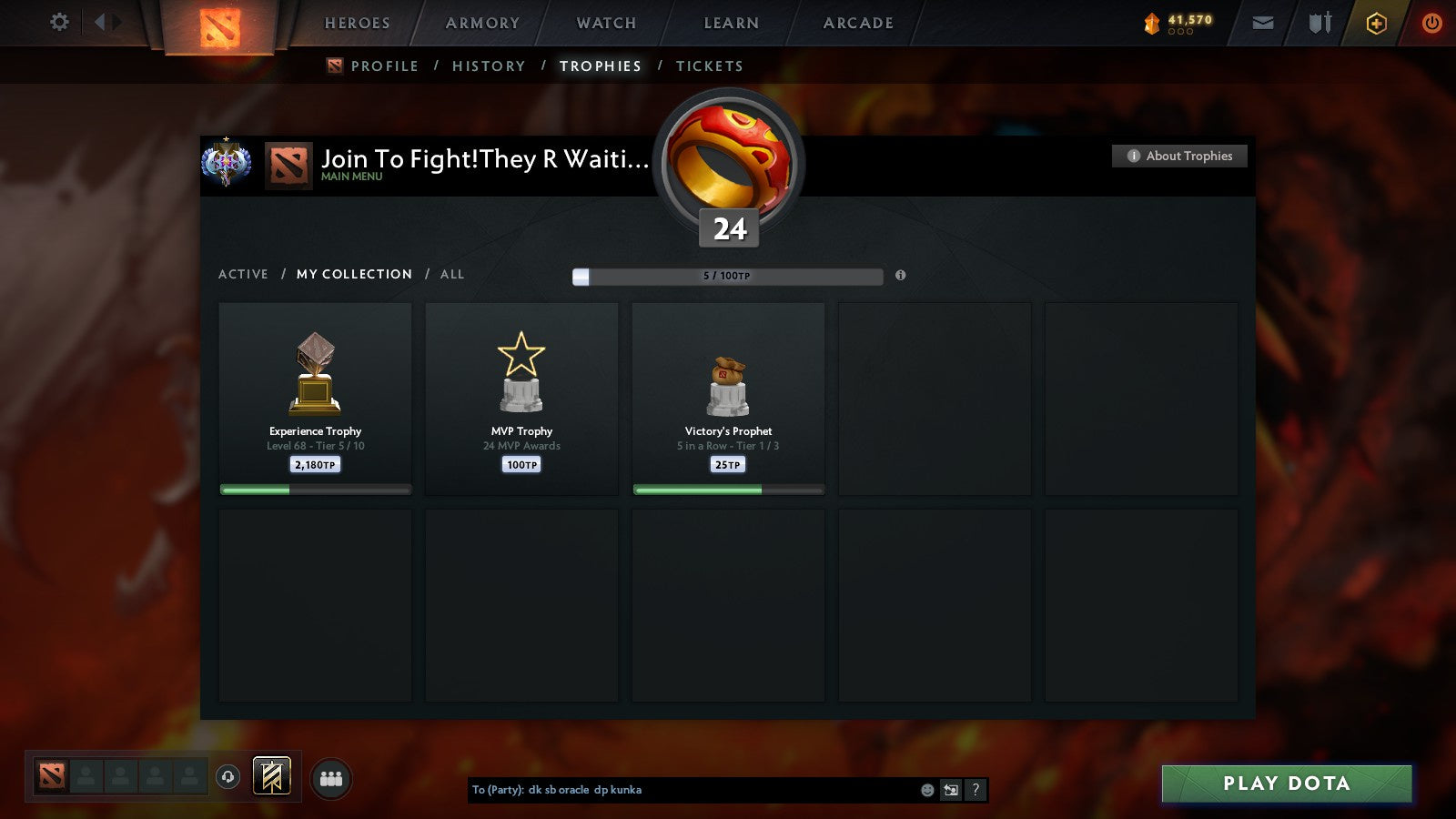Select the friends party icon
This screenshot has width=1456, height=819.
click(331, 776)
